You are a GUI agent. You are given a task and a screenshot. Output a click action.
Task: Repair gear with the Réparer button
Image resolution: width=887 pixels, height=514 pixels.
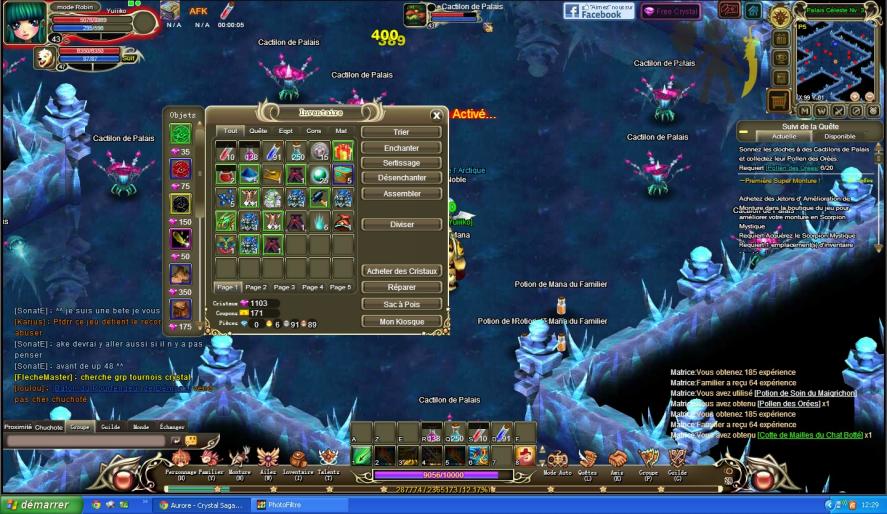pyautogui.click(x=401, y=287)
